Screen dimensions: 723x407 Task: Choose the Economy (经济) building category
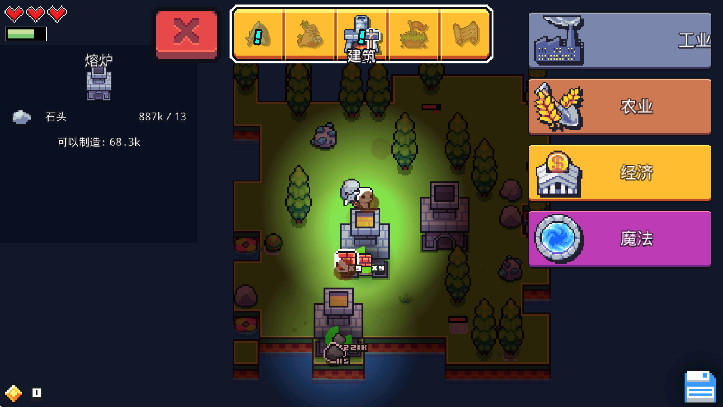[x=619, y=172]
